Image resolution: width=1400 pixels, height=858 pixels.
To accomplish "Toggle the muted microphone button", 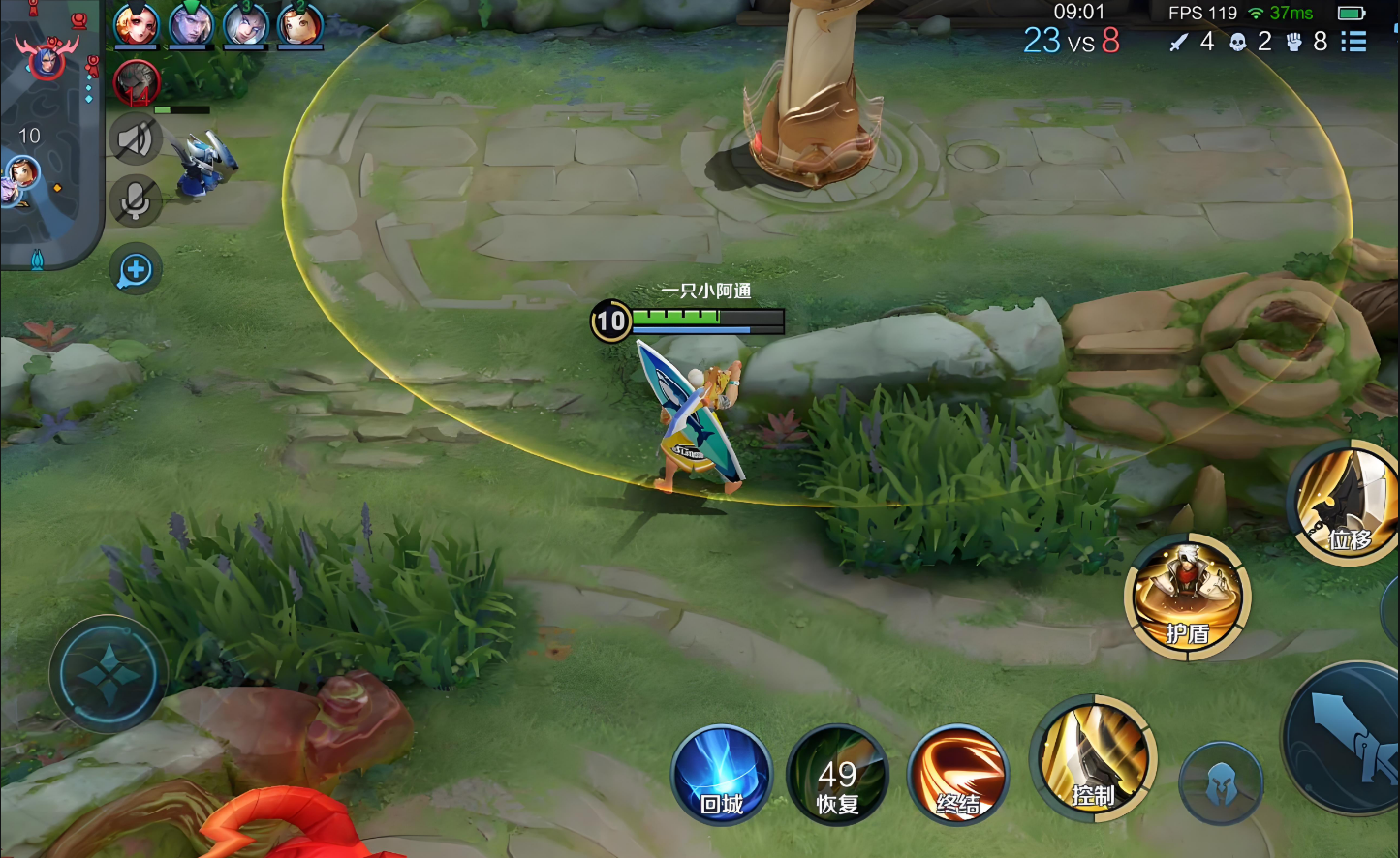I will pos(135,200).
